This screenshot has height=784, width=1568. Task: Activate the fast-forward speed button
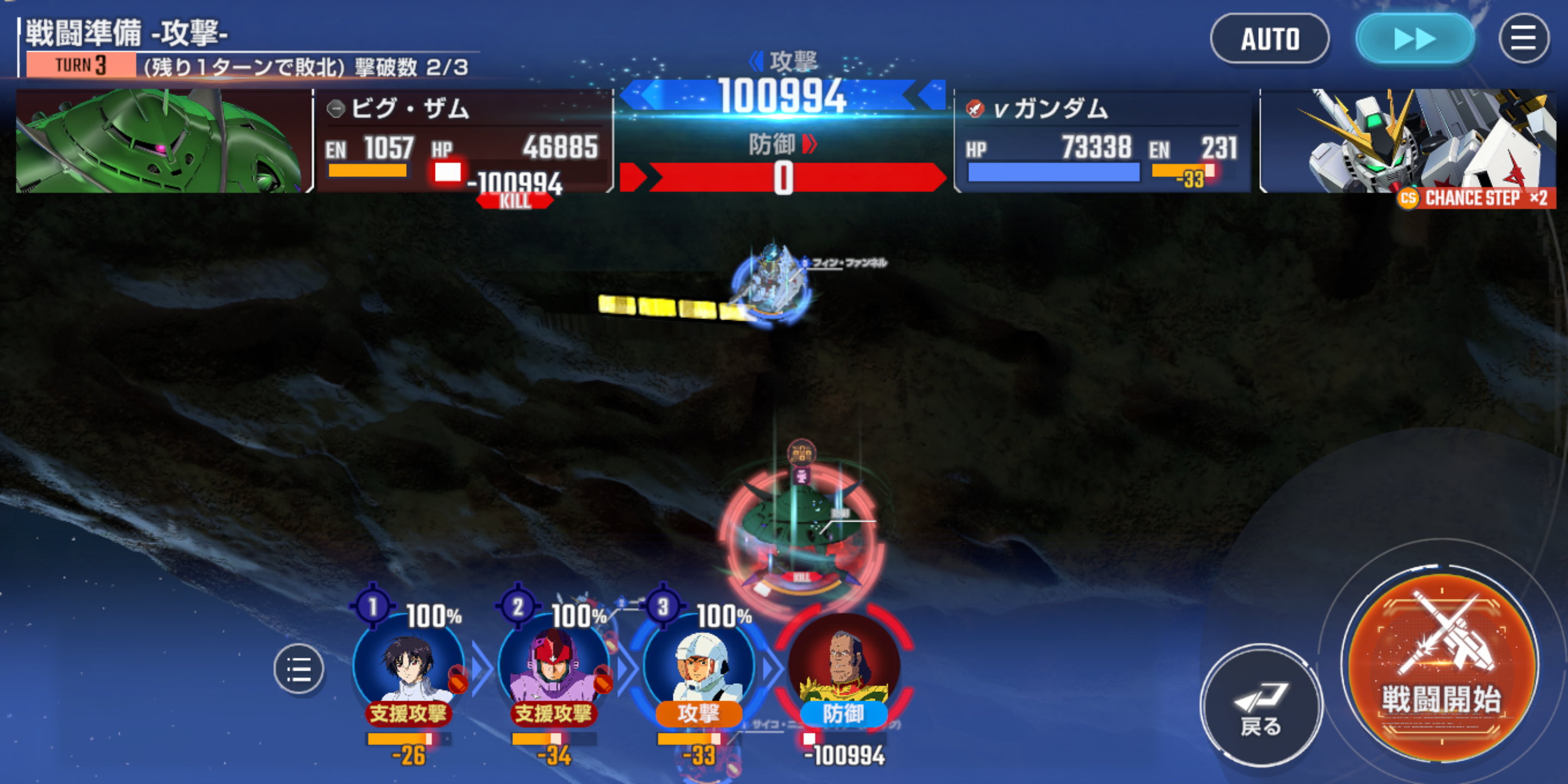click(x=1414, y=39)
